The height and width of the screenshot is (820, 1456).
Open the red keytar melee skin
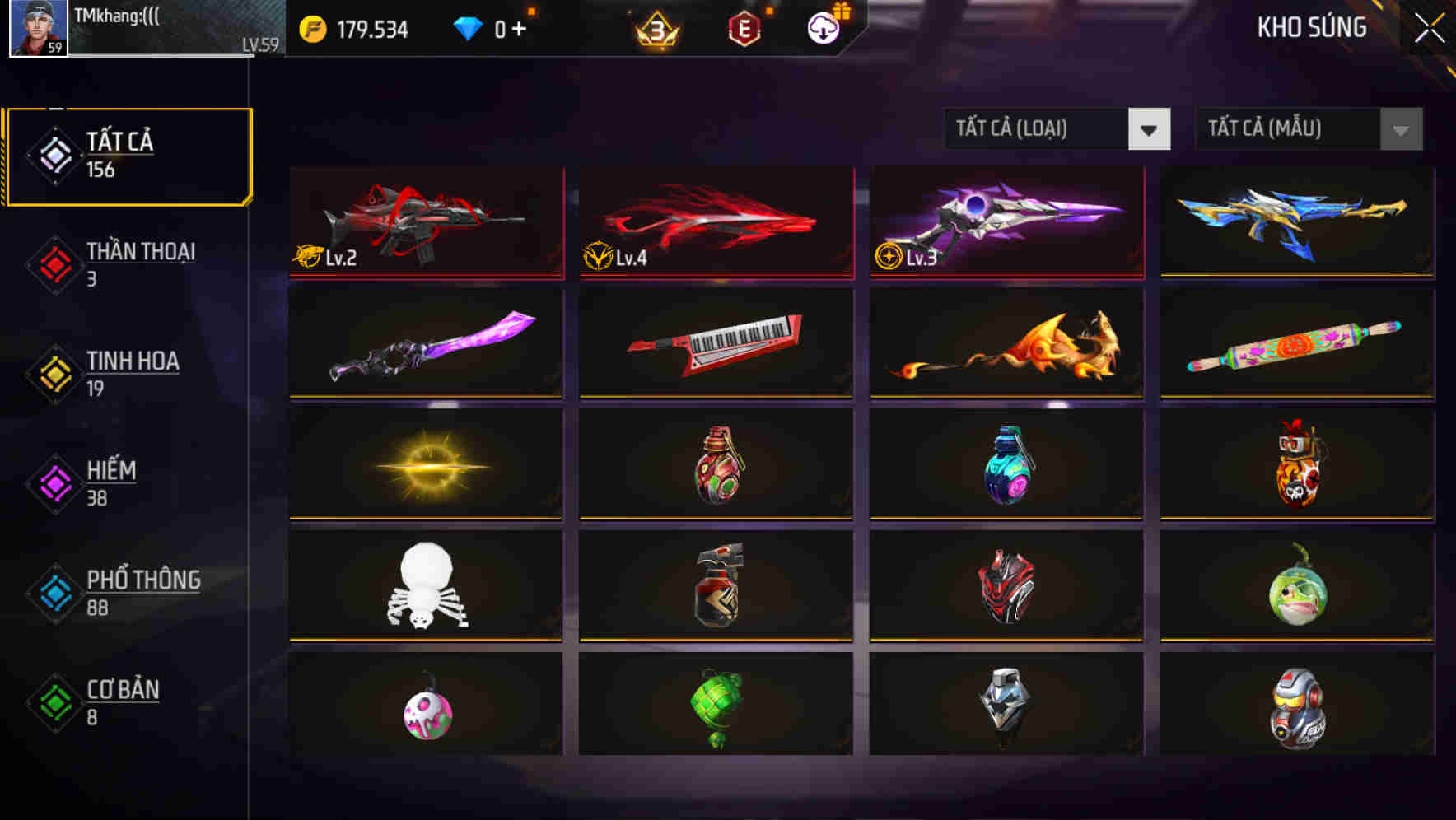716,344
